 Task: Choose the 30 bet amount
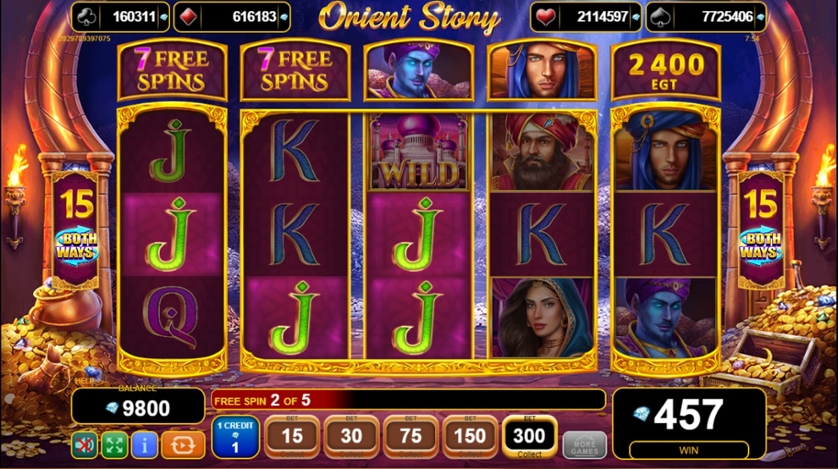tap(351, 437)
